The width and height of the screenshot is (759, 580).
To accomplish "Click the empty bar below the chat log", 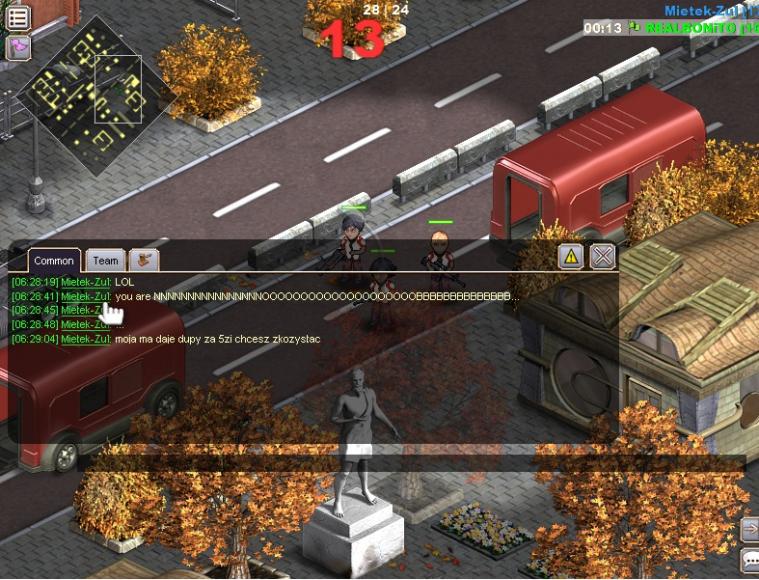I will (x=410, y=463).
